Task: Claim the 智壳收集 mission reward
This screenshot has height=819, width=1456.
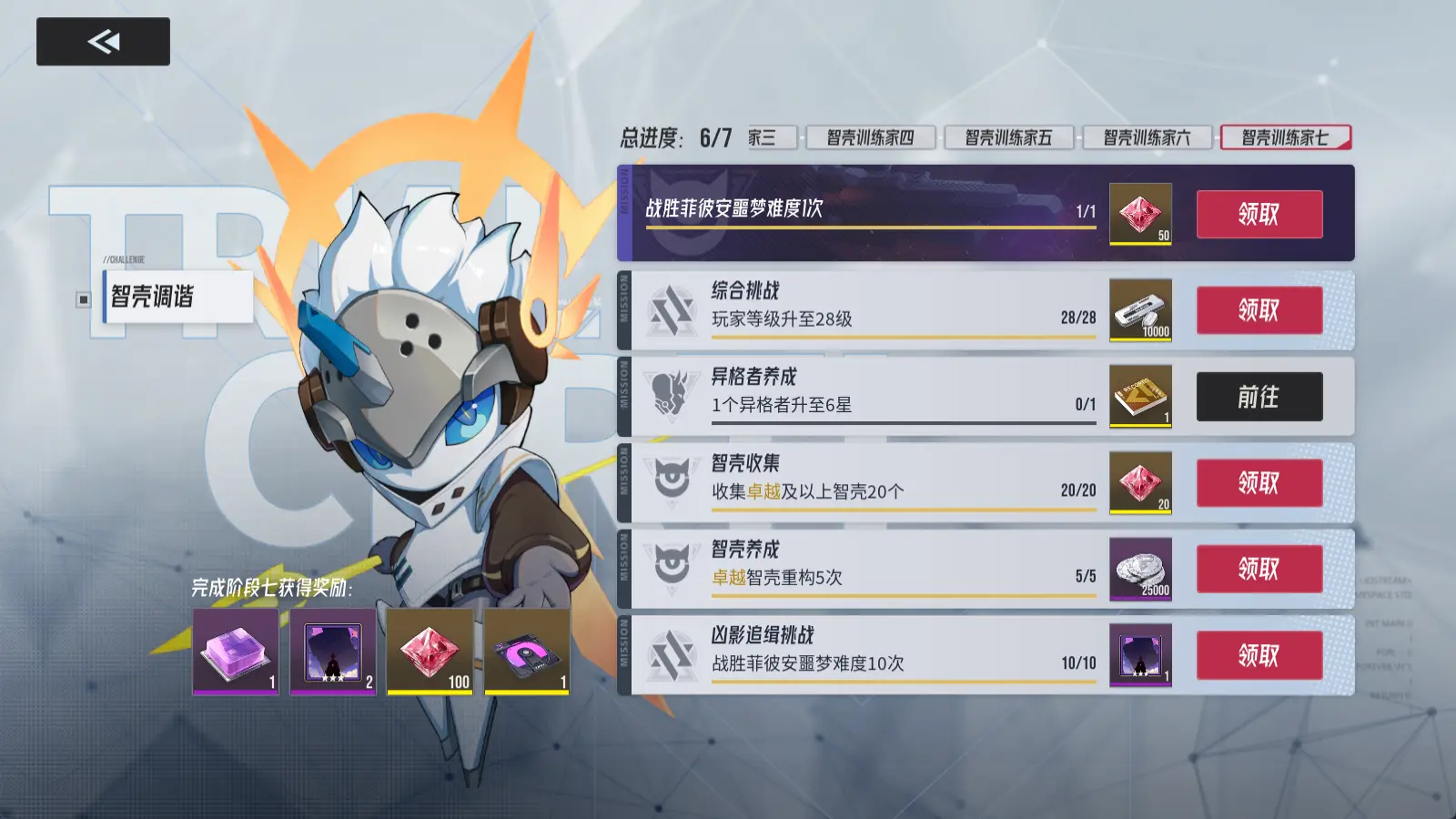Action: (x=1259, y=482)
